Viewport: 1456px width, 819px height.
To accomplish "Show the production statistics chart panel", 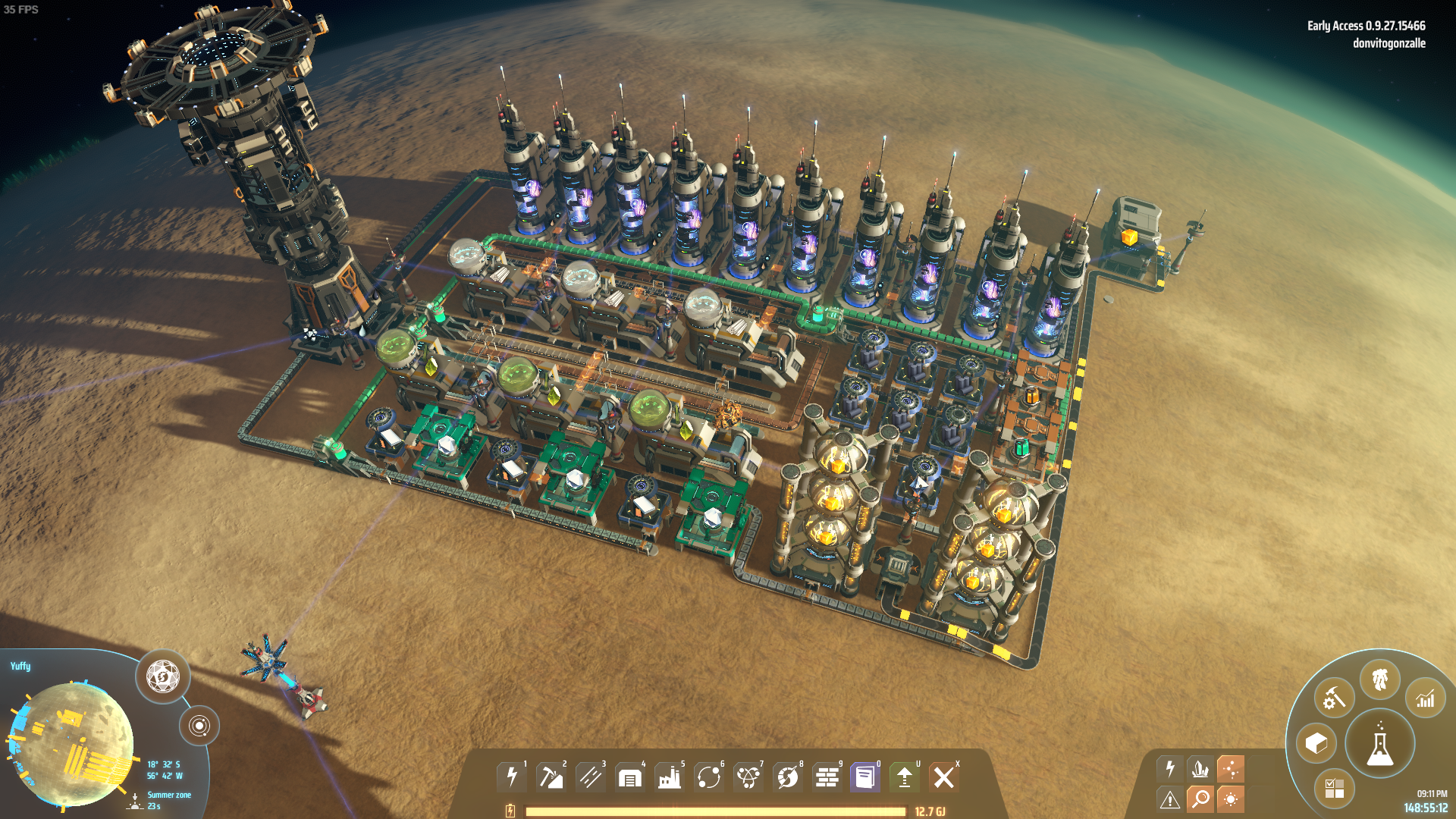I will (1425, 698).
